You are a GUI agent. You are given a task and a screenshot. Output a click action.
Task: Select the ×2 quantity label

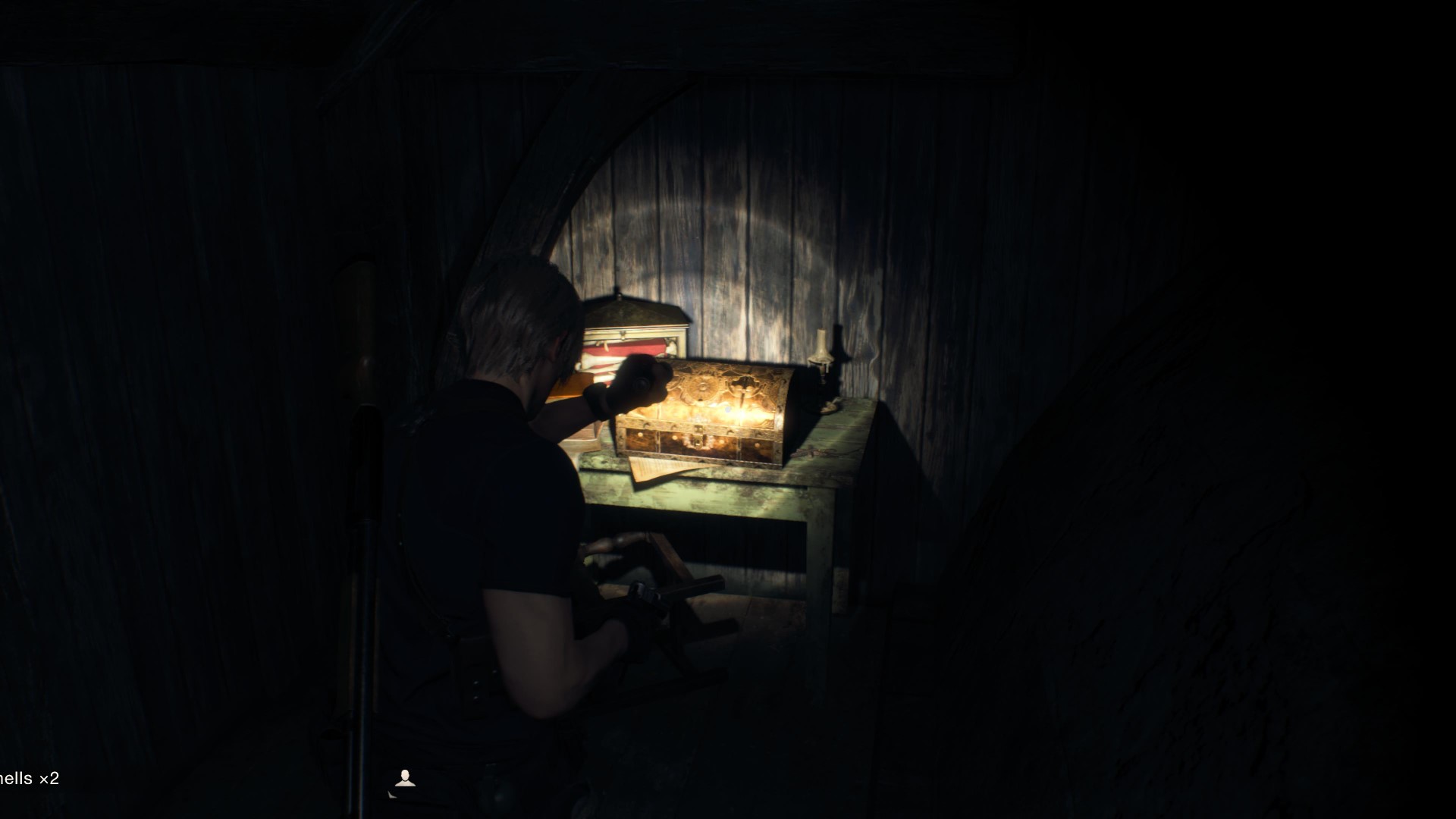(x=49, y=777)
